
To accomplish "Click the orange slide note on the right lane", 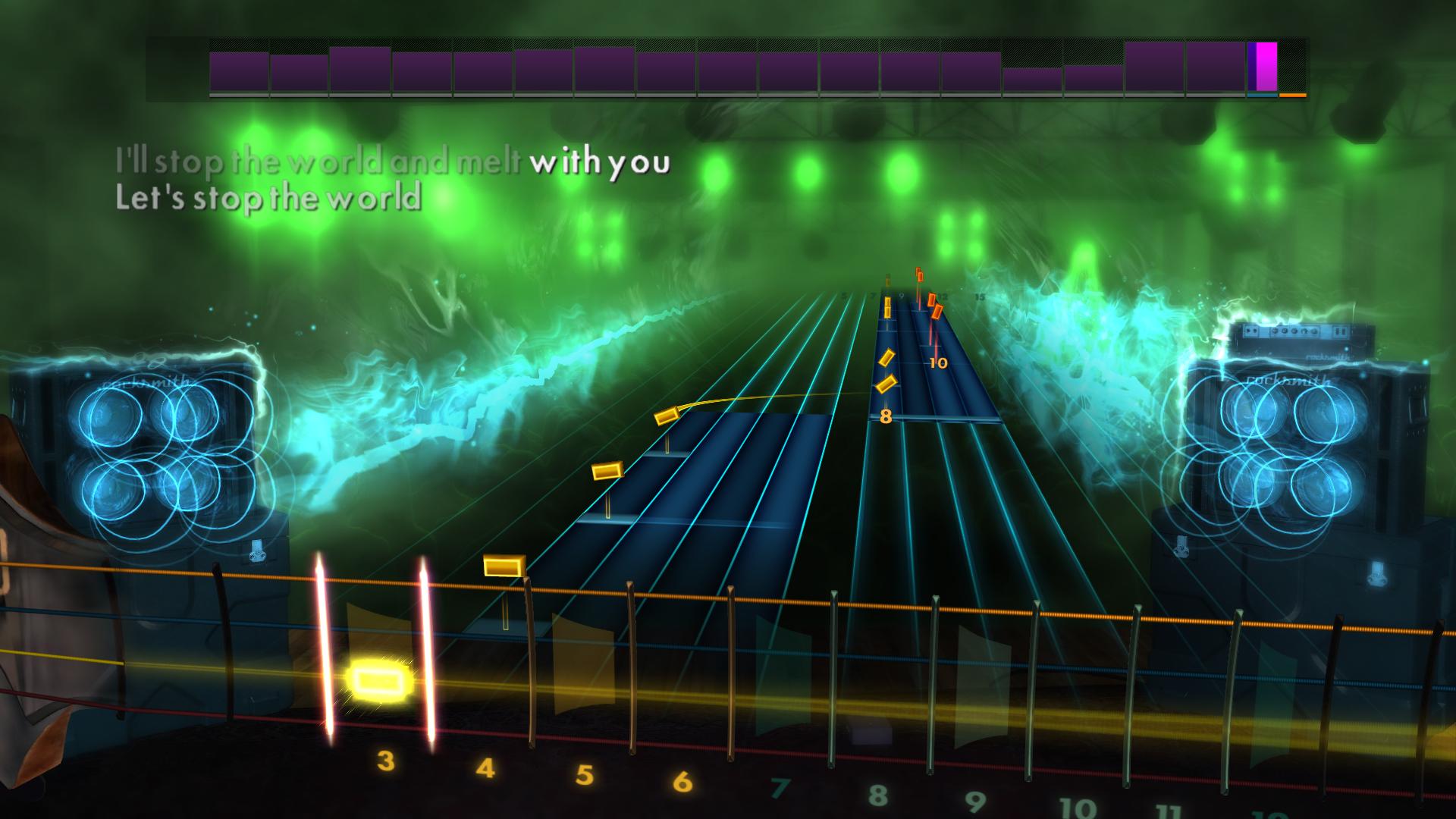I will [x=935, y=312].
